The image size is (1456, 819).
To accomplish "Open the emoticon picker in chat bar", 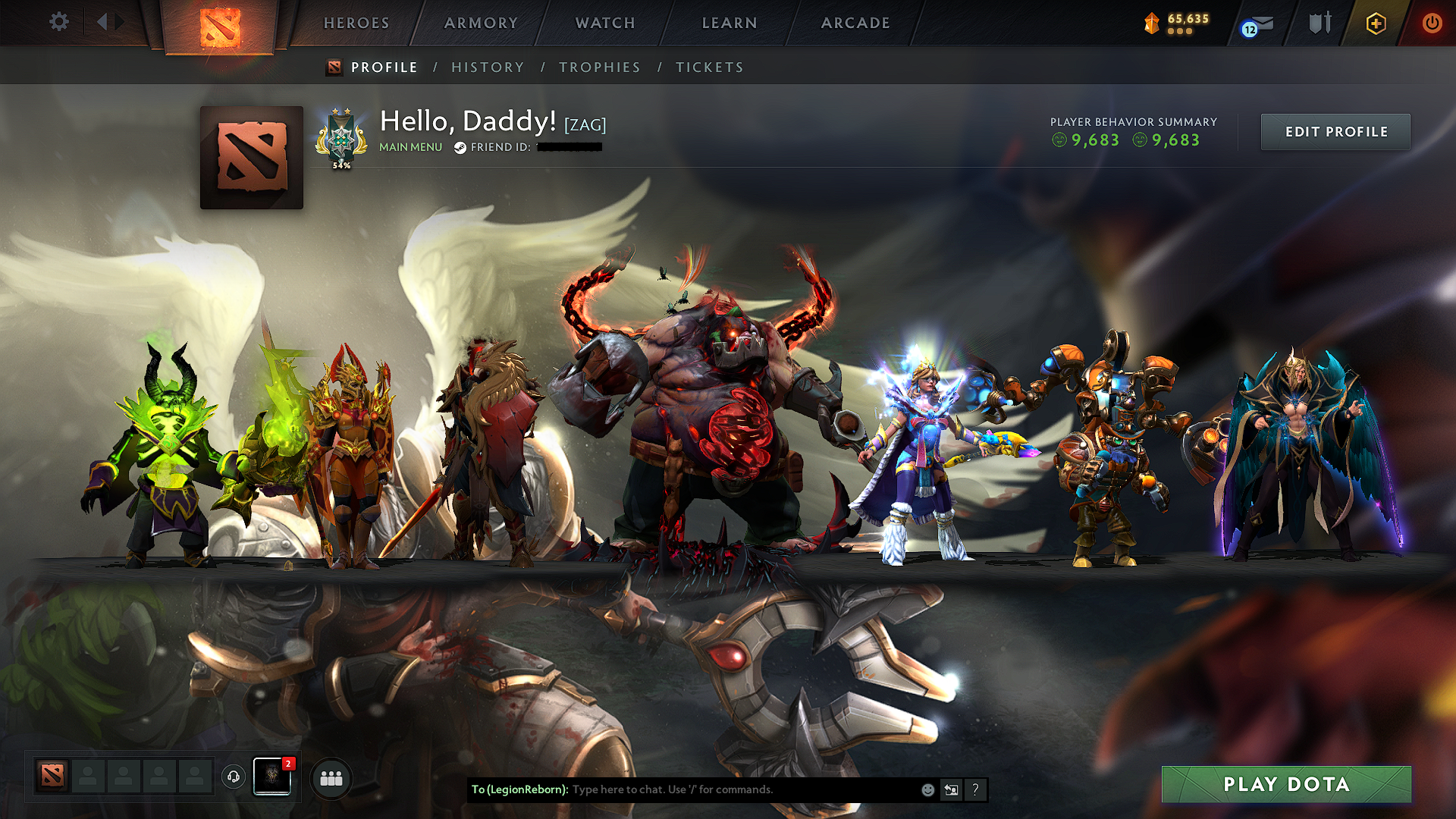I will point(927,789).
